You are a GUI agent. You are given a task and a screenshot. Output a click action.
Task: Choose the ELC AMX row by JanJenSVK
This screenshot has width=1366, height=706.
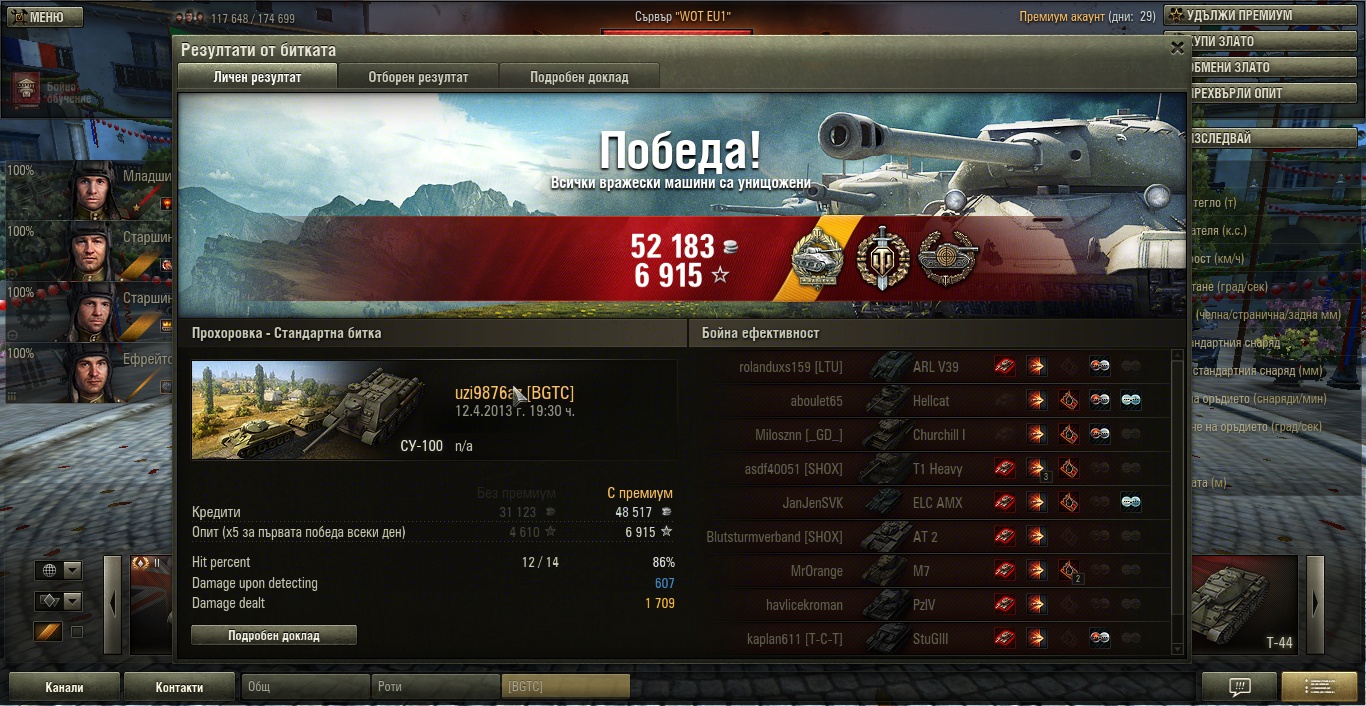(930, 503)
